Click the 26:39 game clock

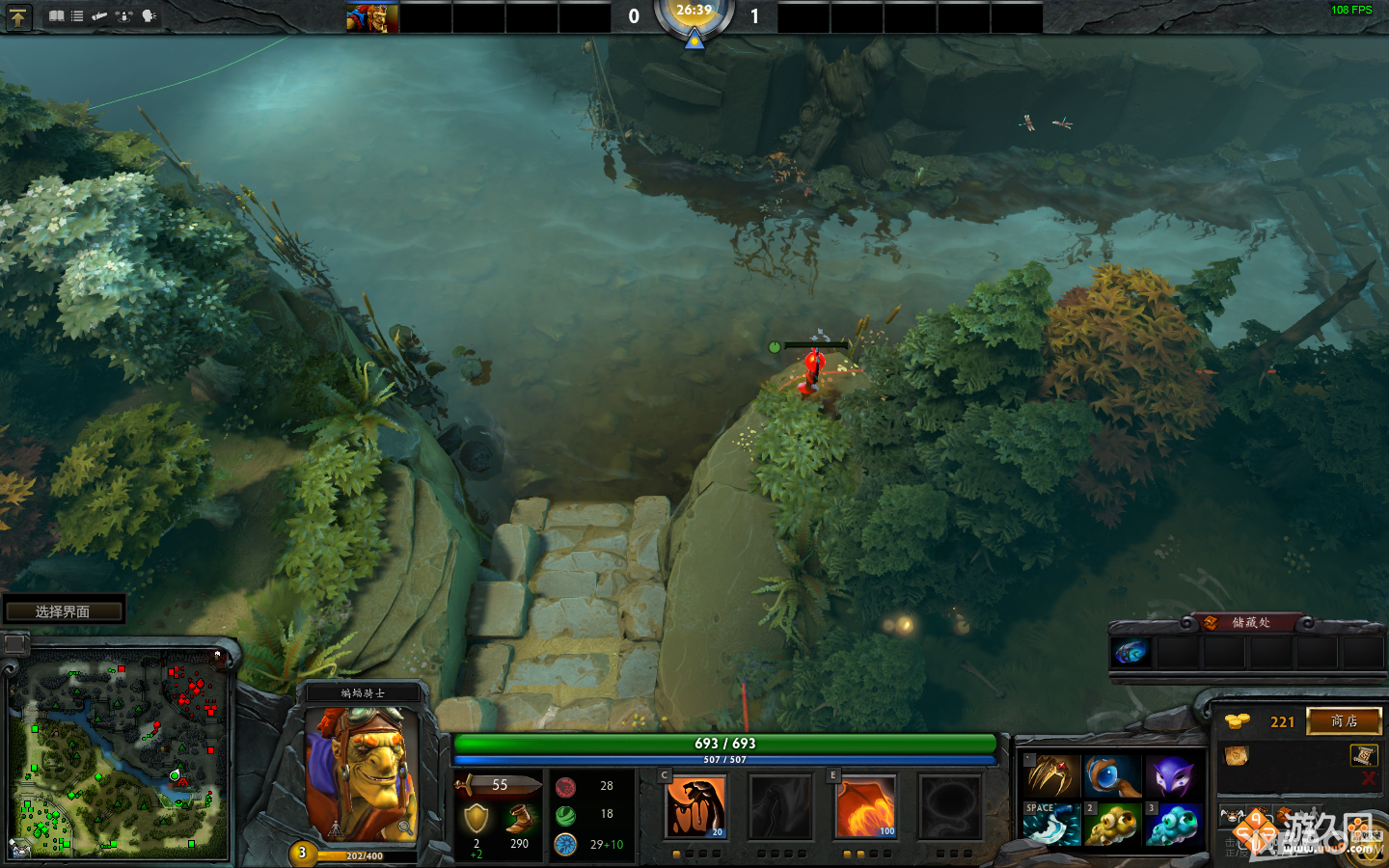(694, 12)
